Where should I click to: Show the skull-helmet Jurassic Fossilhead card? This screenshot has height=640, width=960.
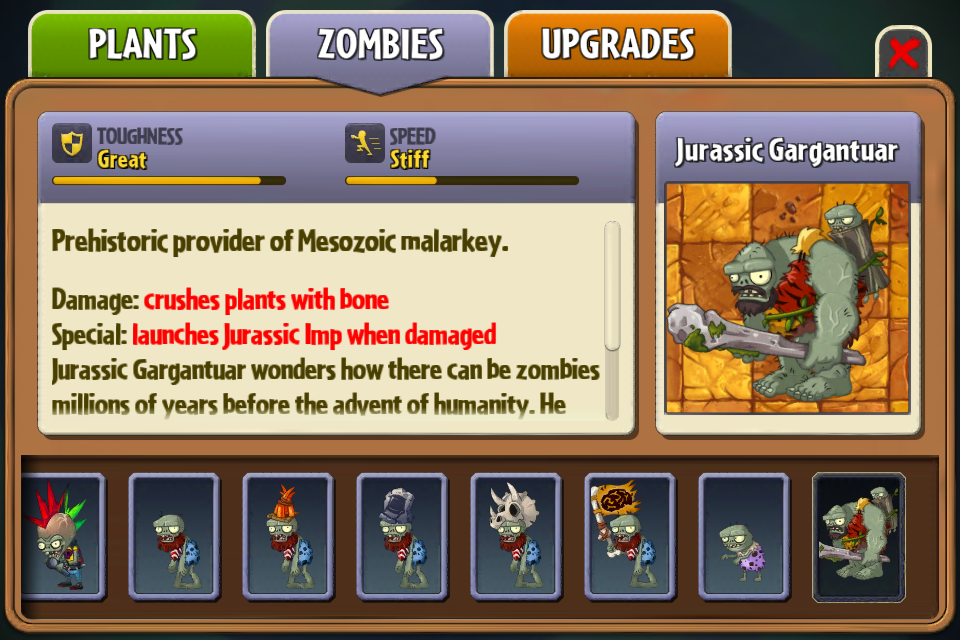[516, 537]
